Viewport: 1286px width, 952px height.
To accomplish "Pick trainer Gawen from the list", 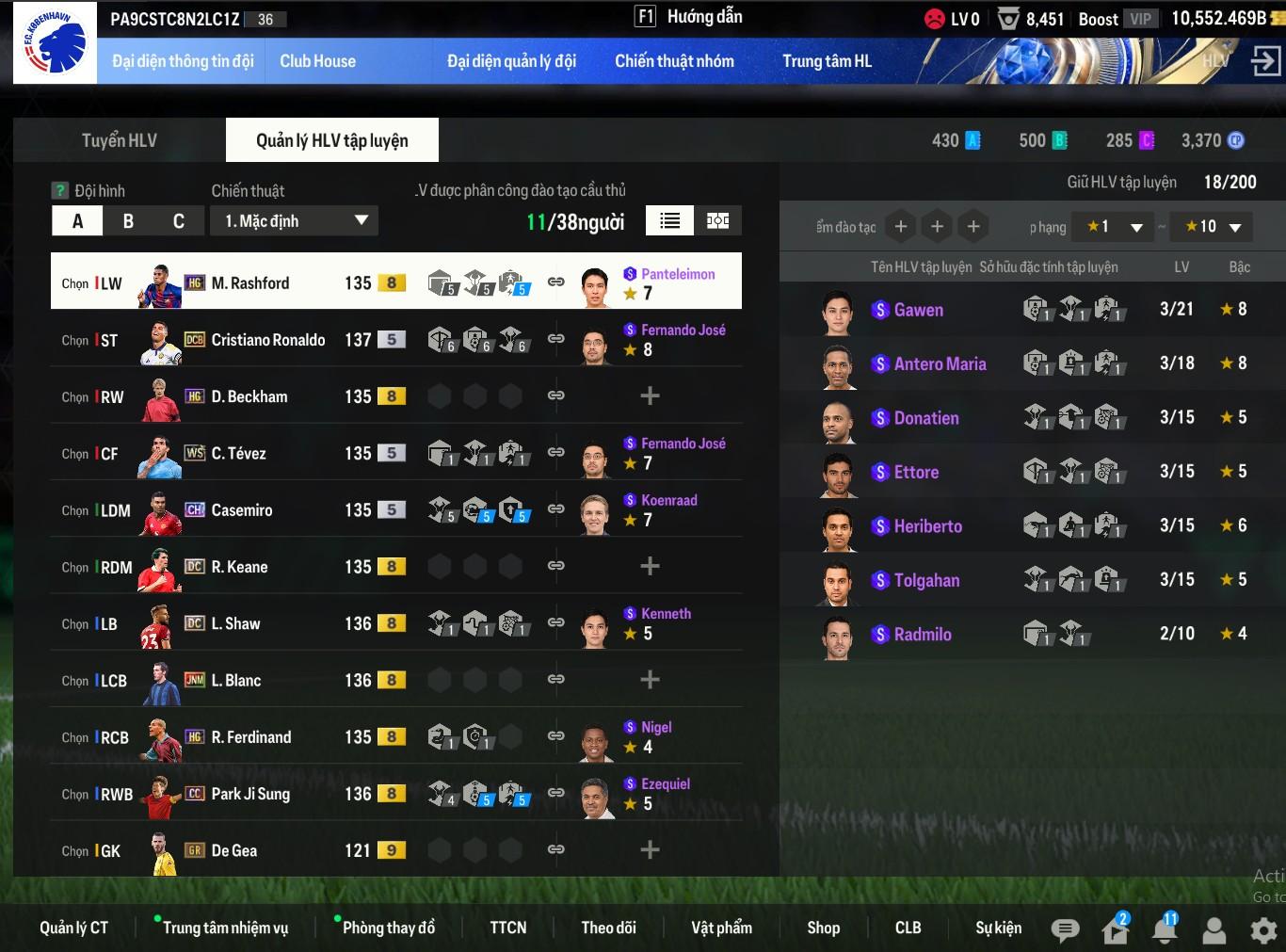I will (918, 310).
